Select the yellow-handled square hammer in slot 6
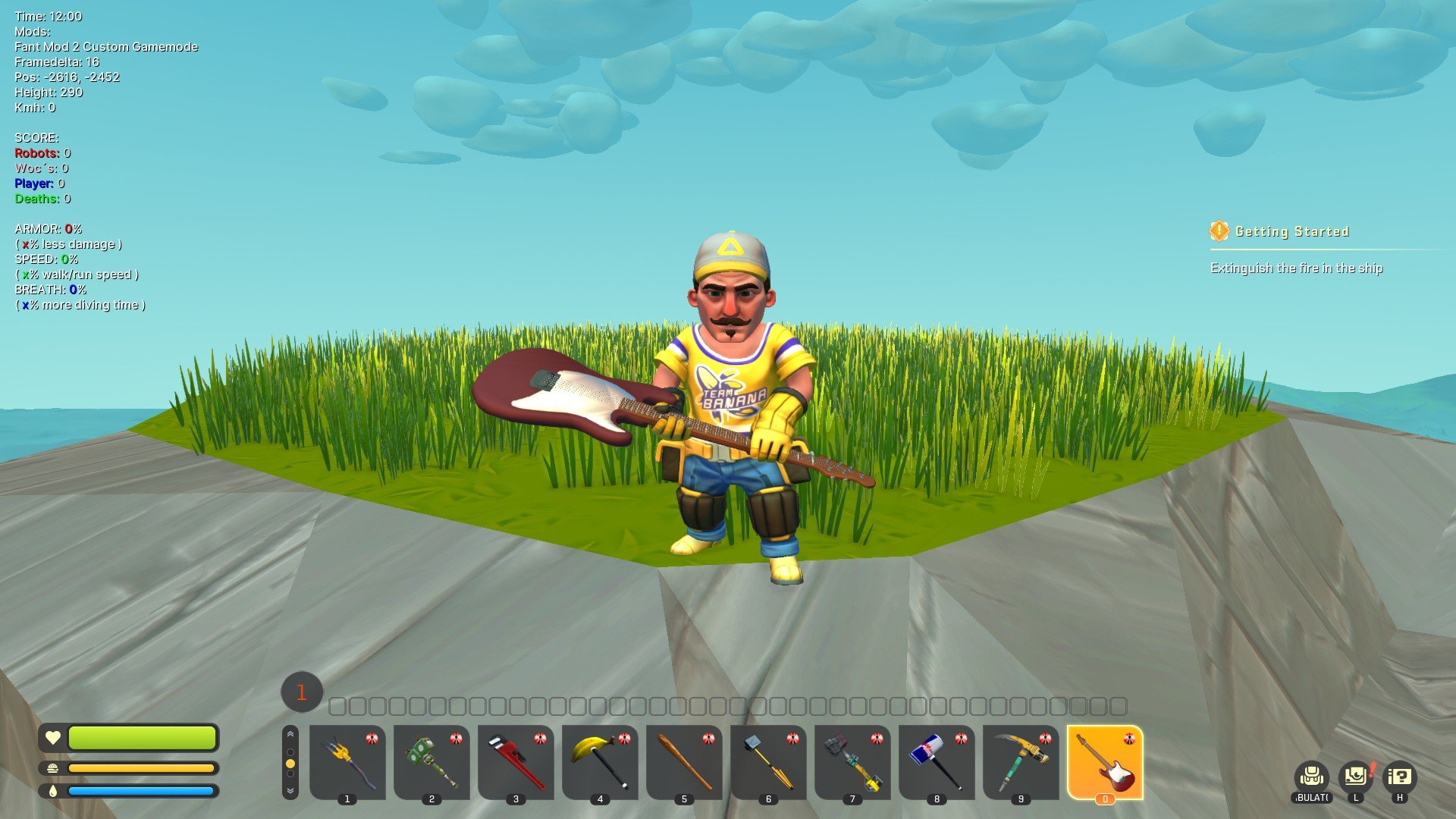The image size is (1456, 819). click(768, 761)
